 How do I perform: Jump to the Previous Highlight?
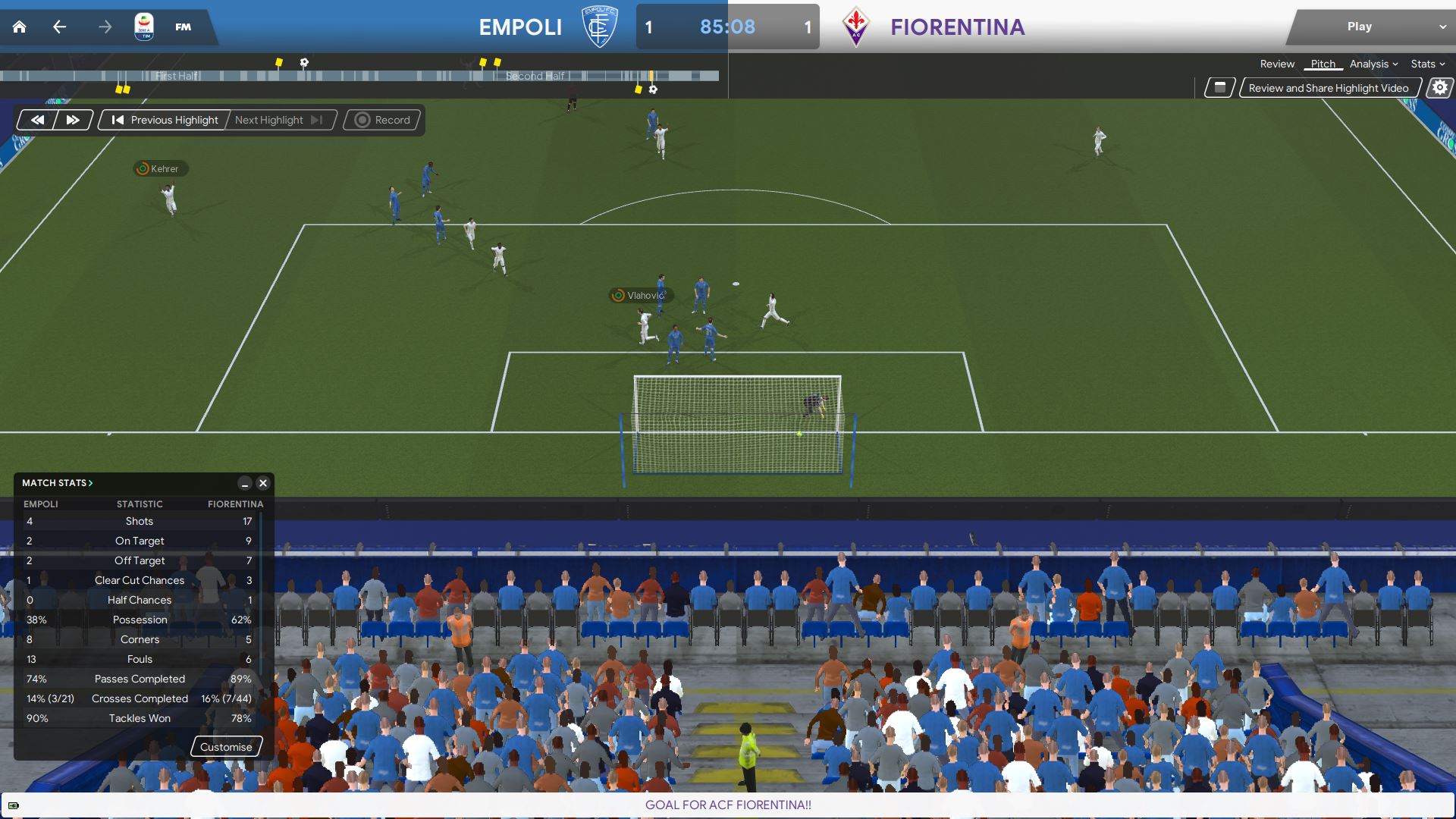(165, 120)
